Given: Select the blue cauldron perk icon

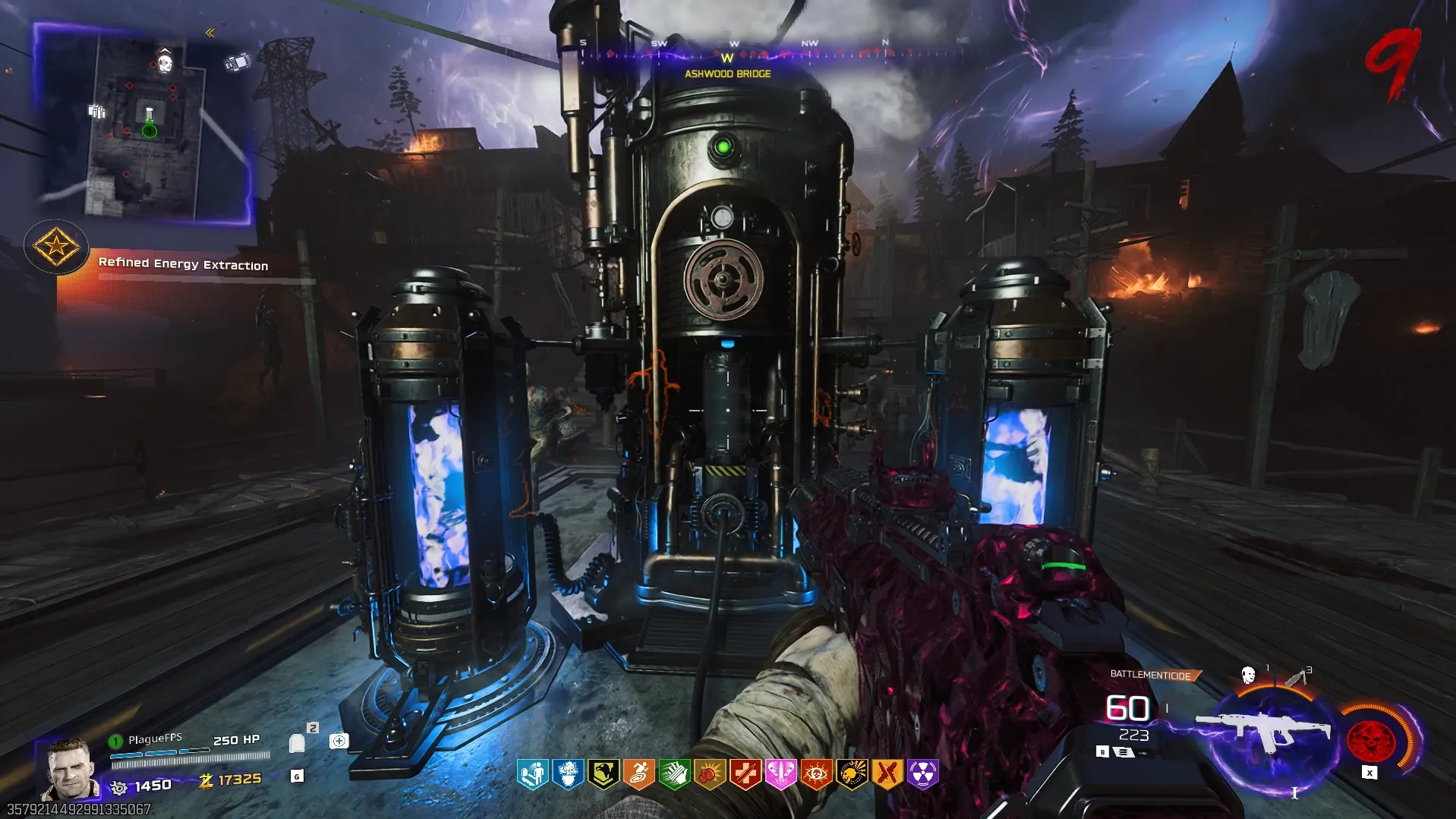Looking at the screenshot, I should coord(568,774).
